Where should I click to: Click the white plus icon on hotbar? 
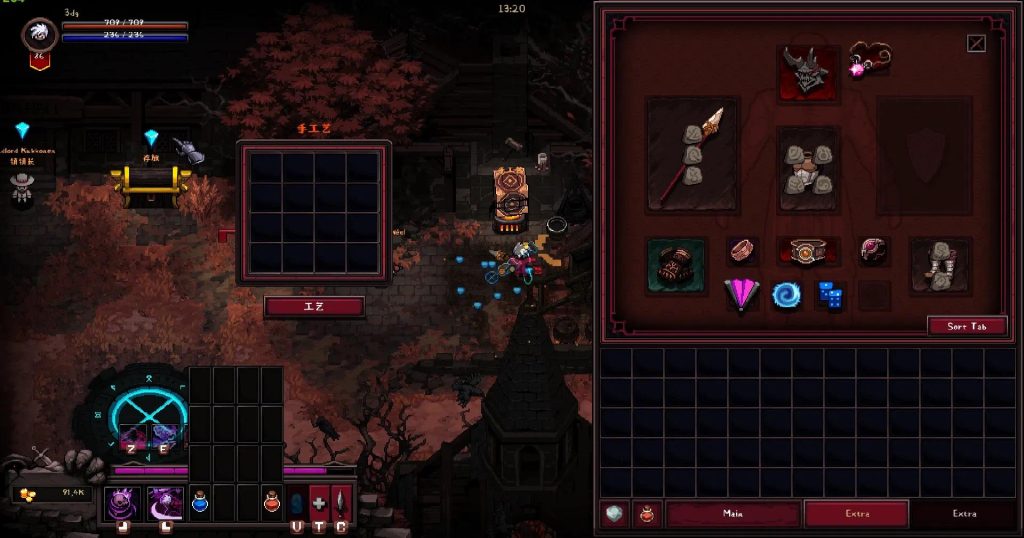[319, 502]
